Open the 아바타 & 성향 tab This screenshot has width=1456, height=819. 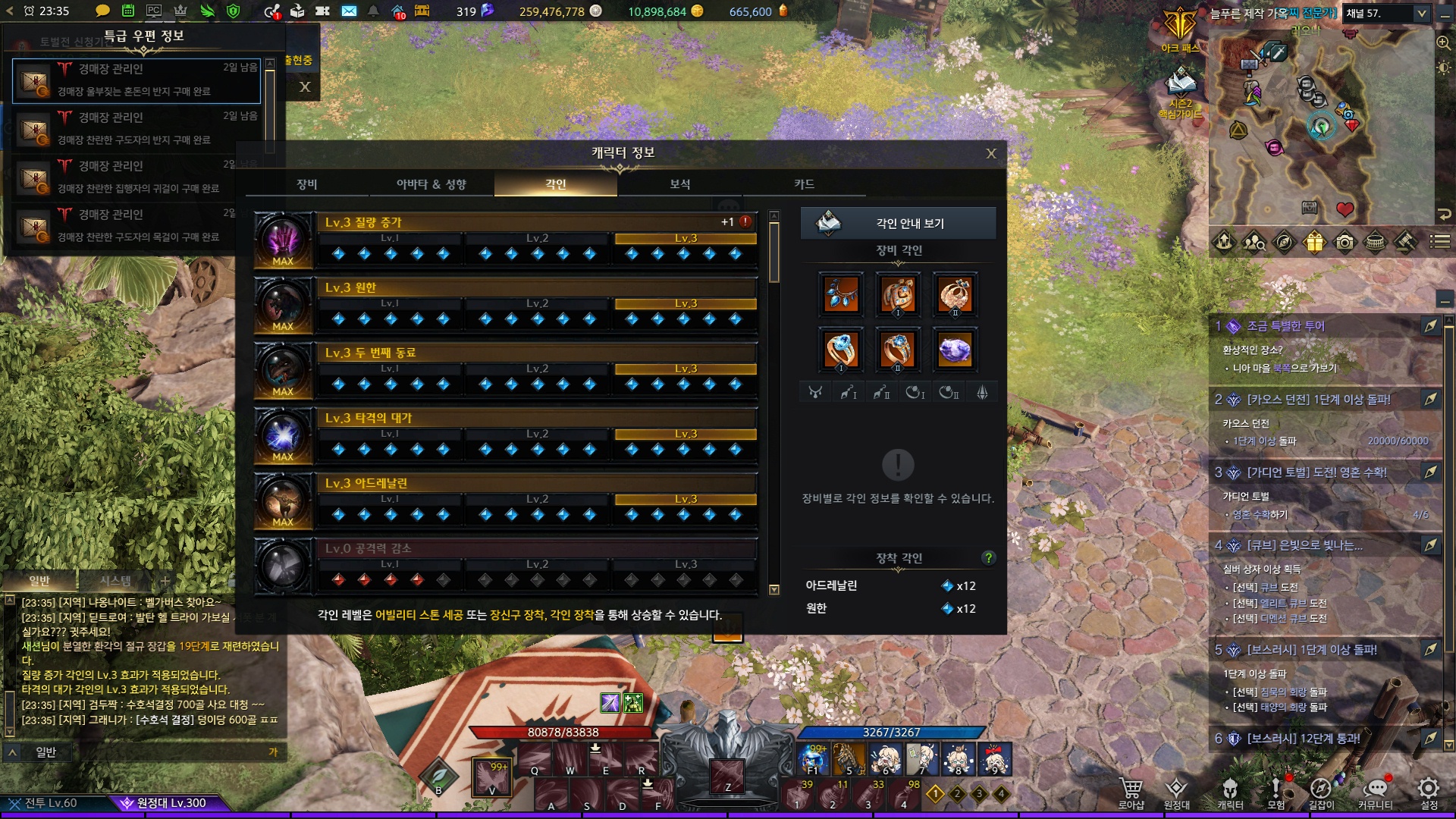pos(431,184)
